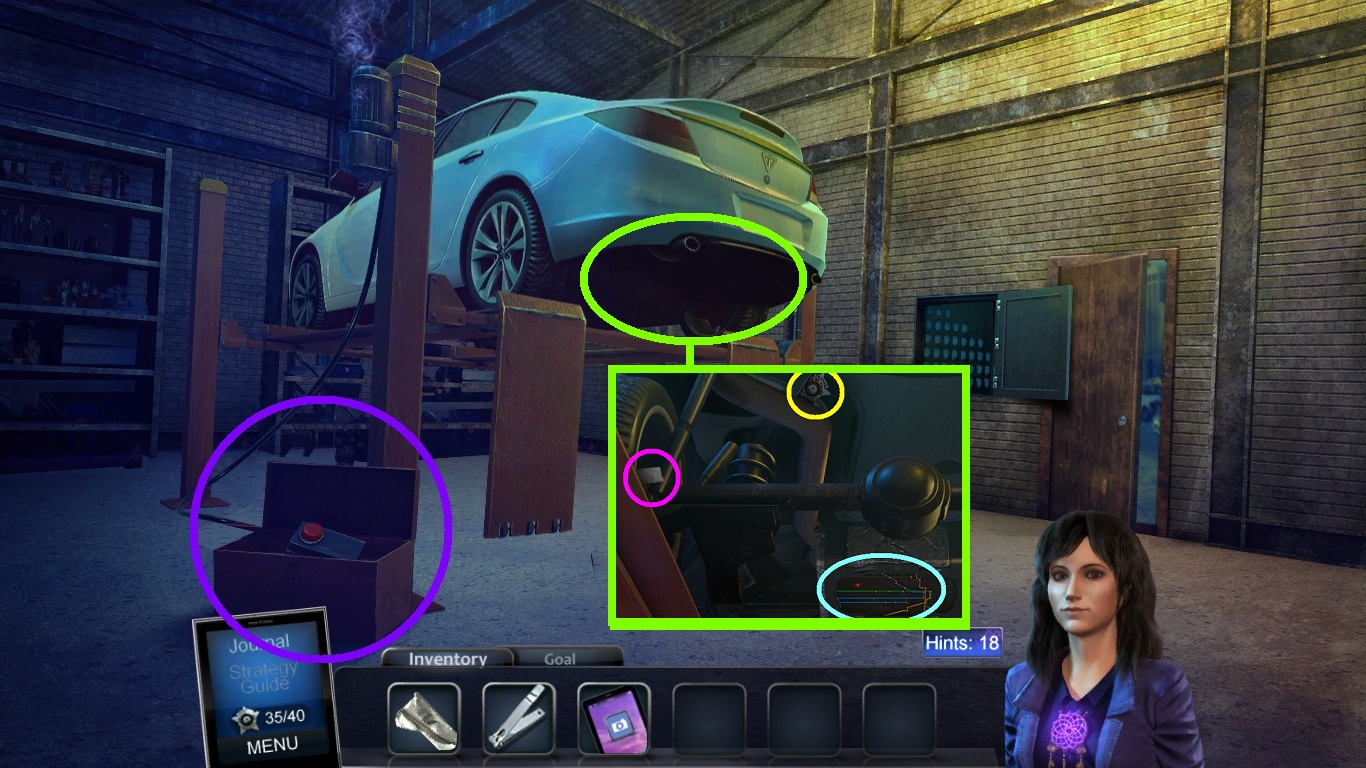Choose the camera phone inventory item
This screenshot has height=768, width=1366.
614,717
